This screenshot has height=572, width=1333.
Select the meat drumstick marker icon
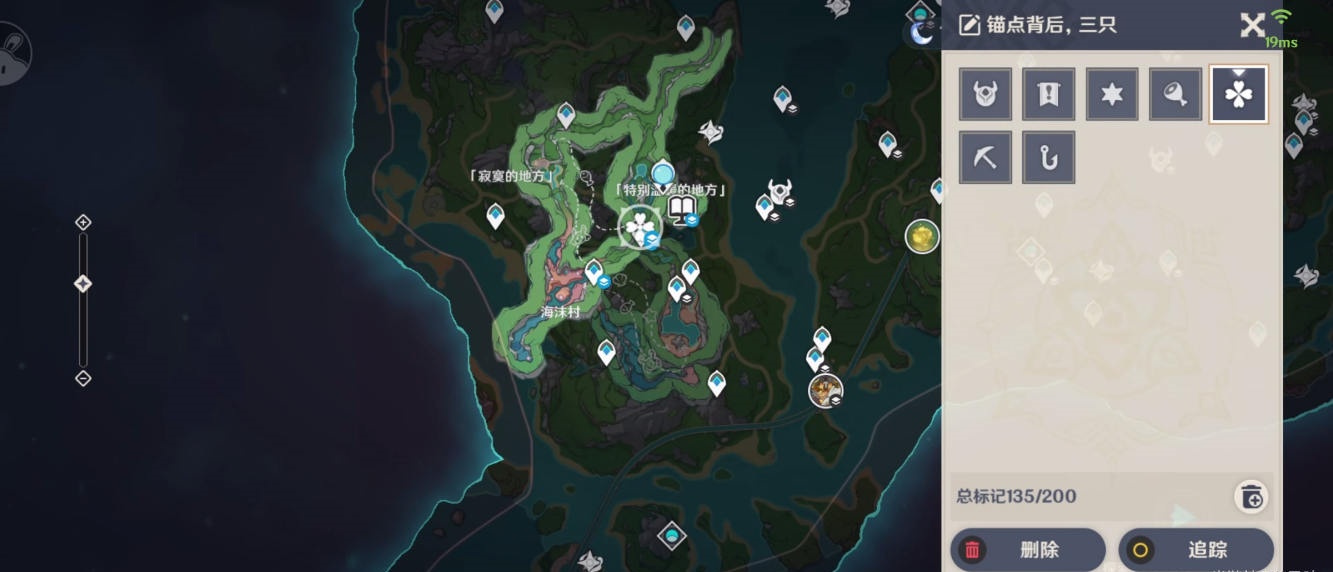1175,94
